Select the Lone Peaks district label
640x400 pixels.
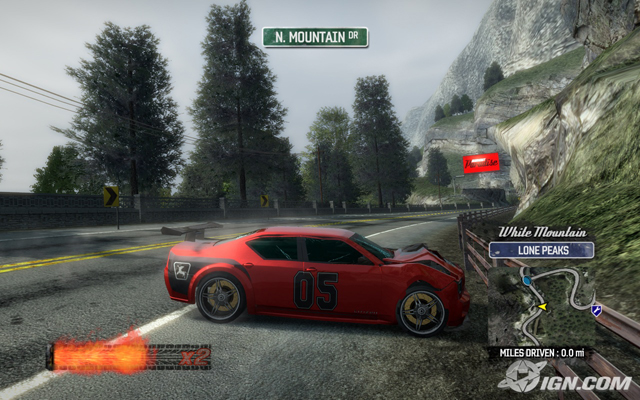(x=543, y=250)
